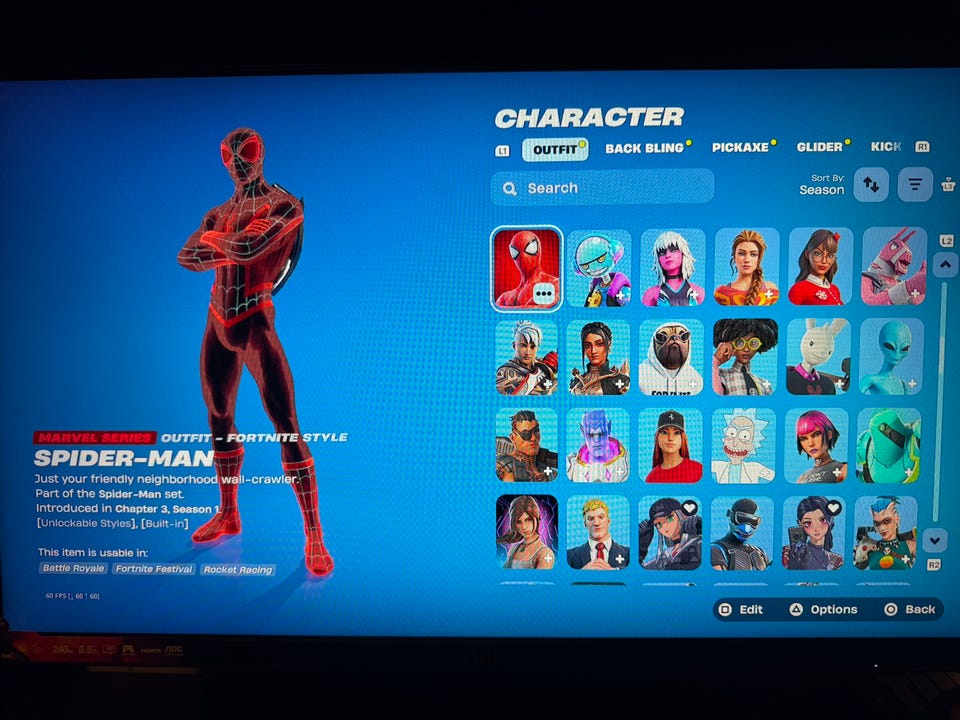960x720 pixels.
Task: Choose the teal alien outfit
Action: 890,357
